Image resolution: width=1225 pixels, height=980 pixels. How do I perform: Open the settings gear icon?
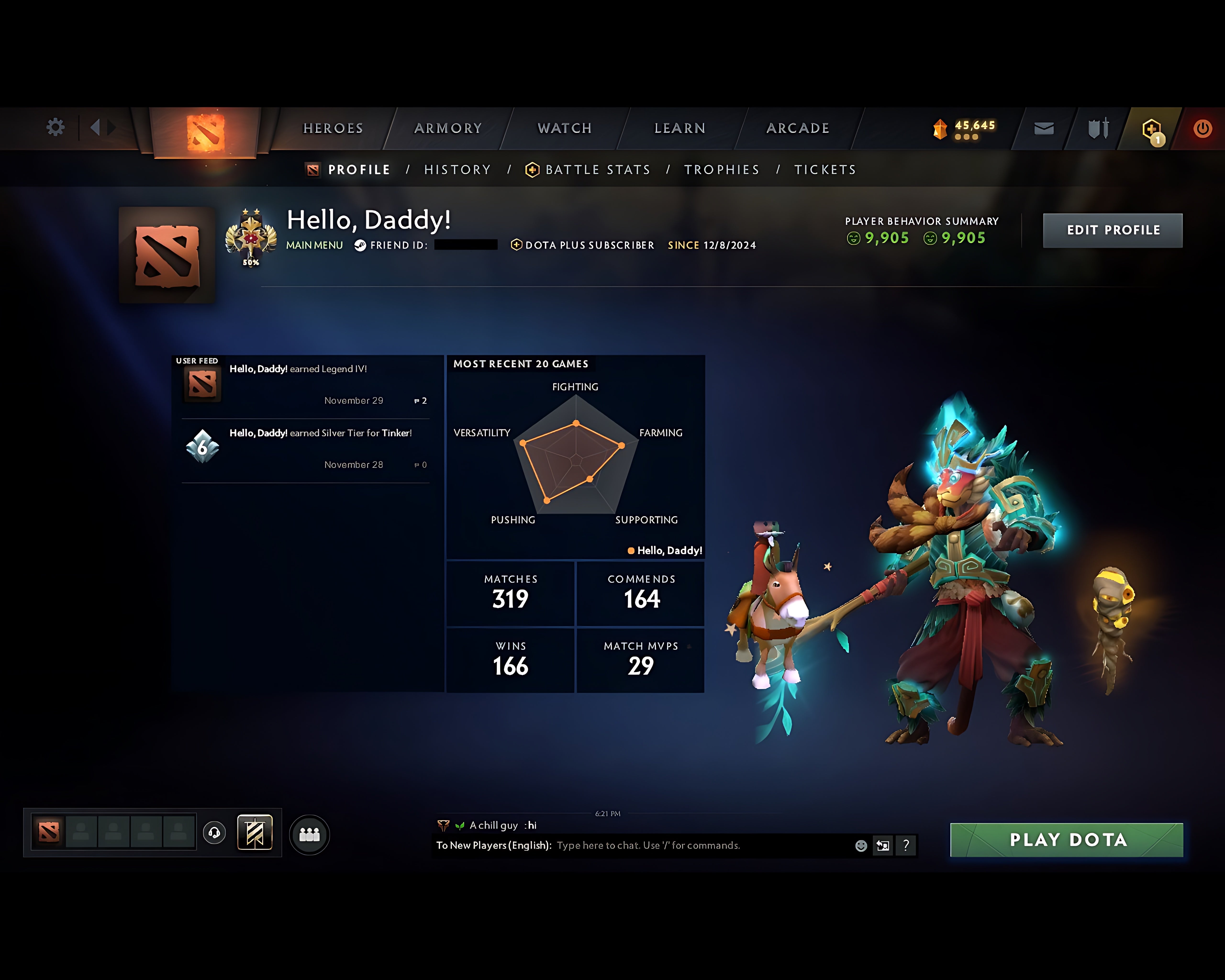pyautogui.click(x=55, y=127)
